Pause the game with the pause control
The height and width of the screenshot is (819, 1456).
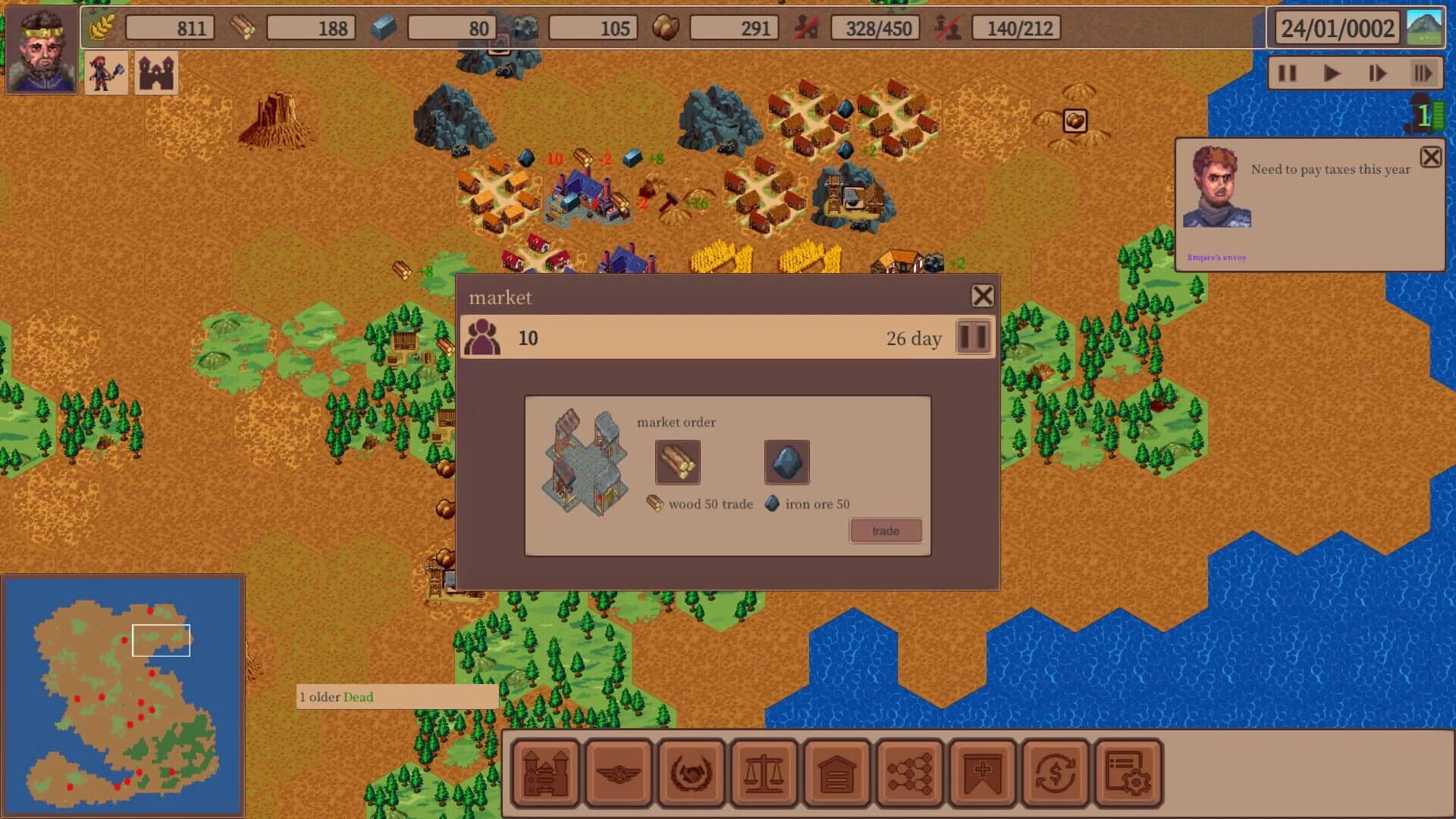[x=1287, y=73]
